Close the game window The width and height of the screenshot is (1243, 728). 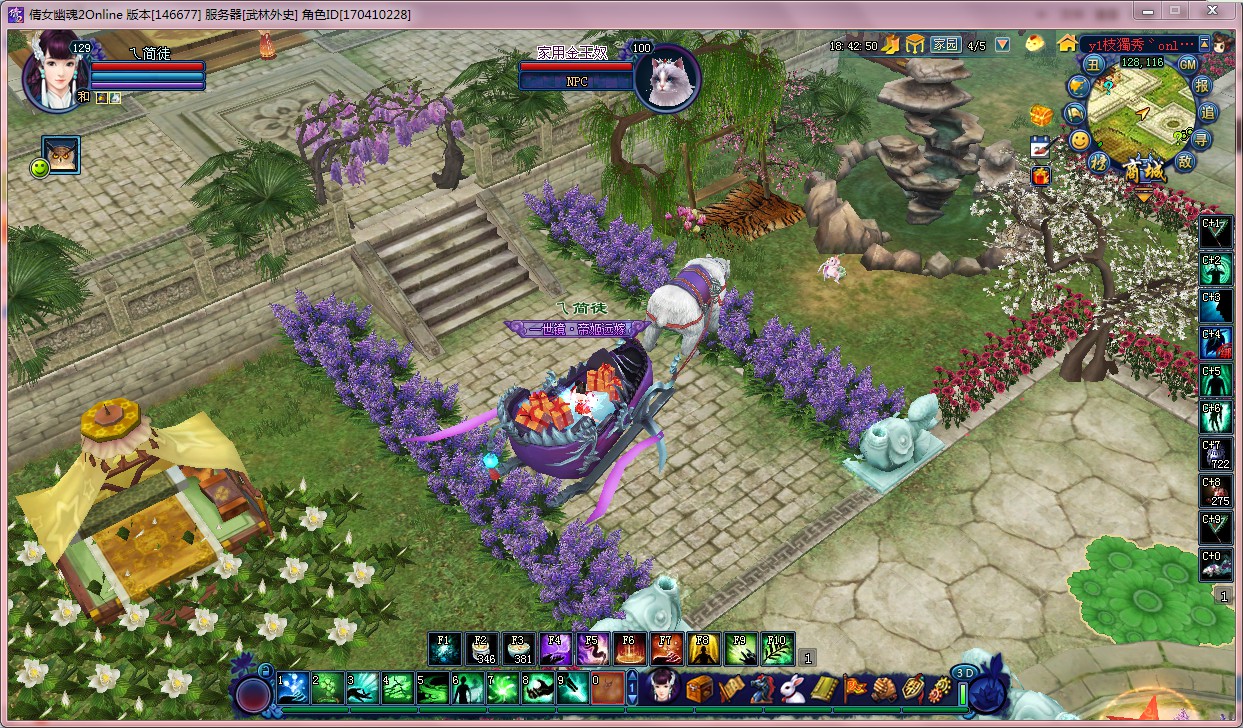1213,12
